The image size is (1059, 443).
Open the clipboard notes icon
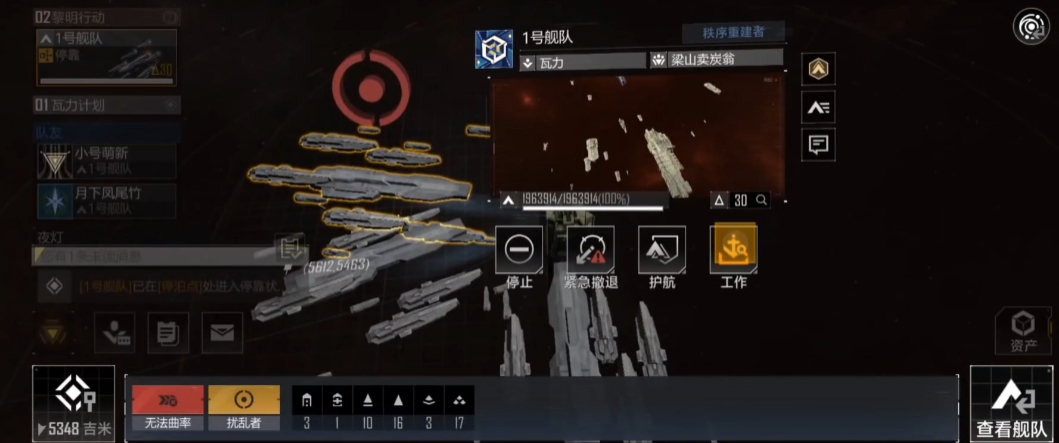coord(168,333)
